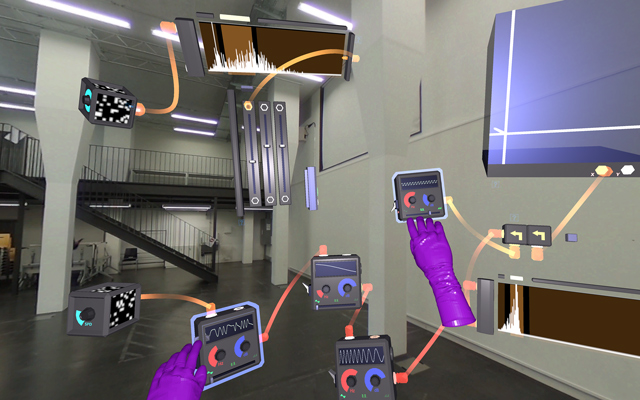Adjust the red knob on the large sine-wave oscillator

352,382
